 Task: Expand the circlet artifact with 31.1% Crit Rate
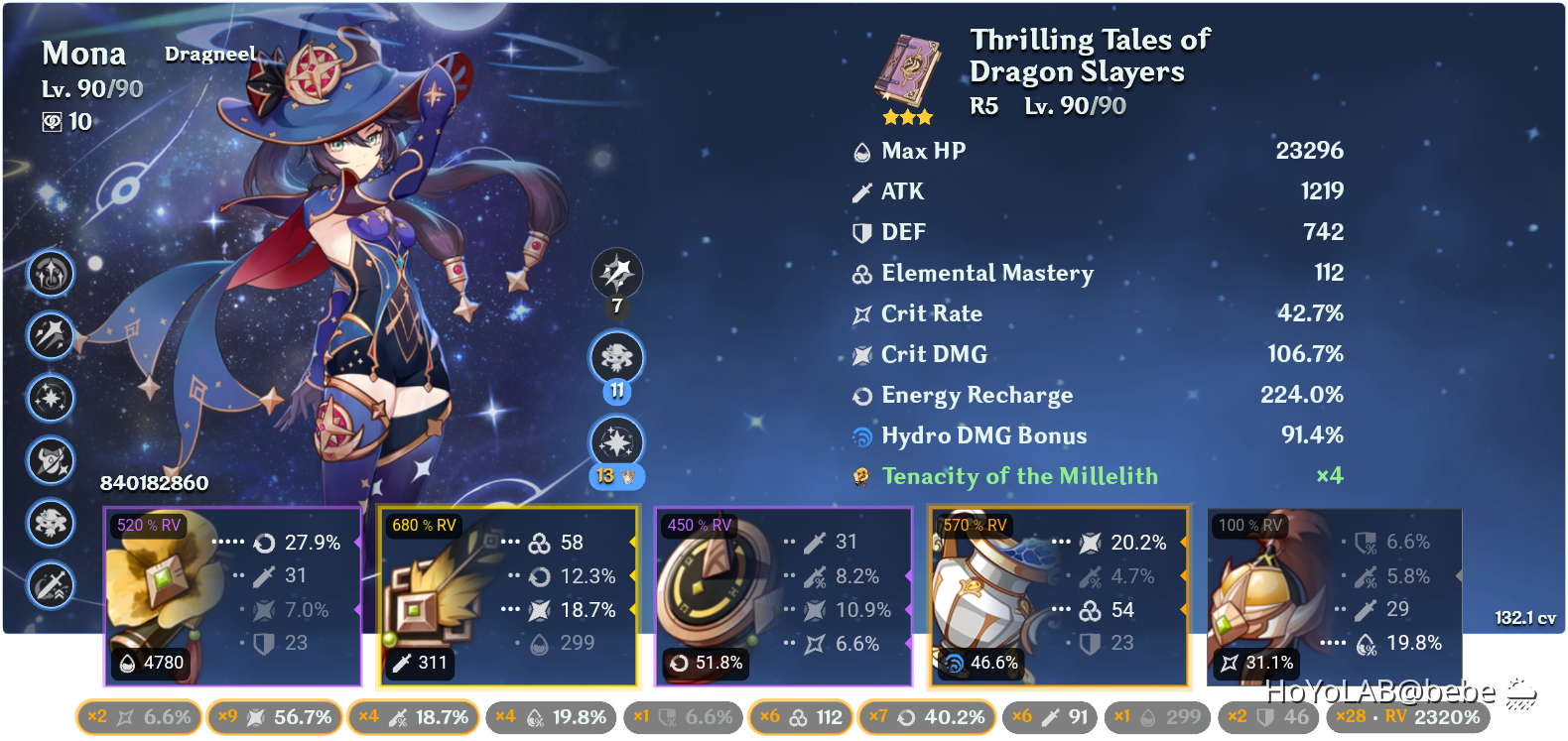[x=1333, y=595]
